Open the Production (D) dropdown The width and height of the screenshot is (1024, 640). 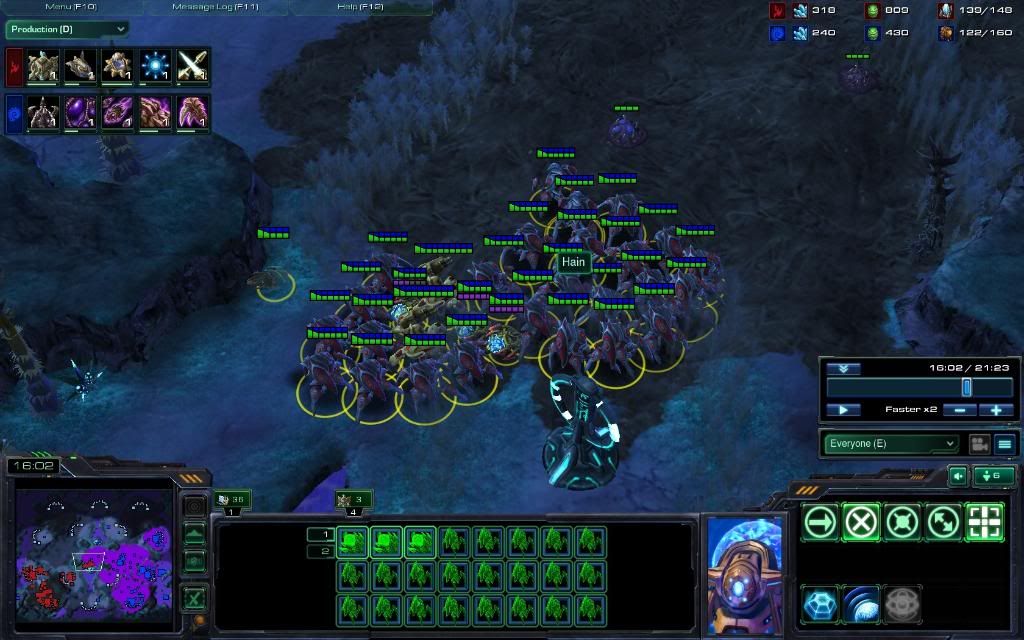[x=67, y=30]
